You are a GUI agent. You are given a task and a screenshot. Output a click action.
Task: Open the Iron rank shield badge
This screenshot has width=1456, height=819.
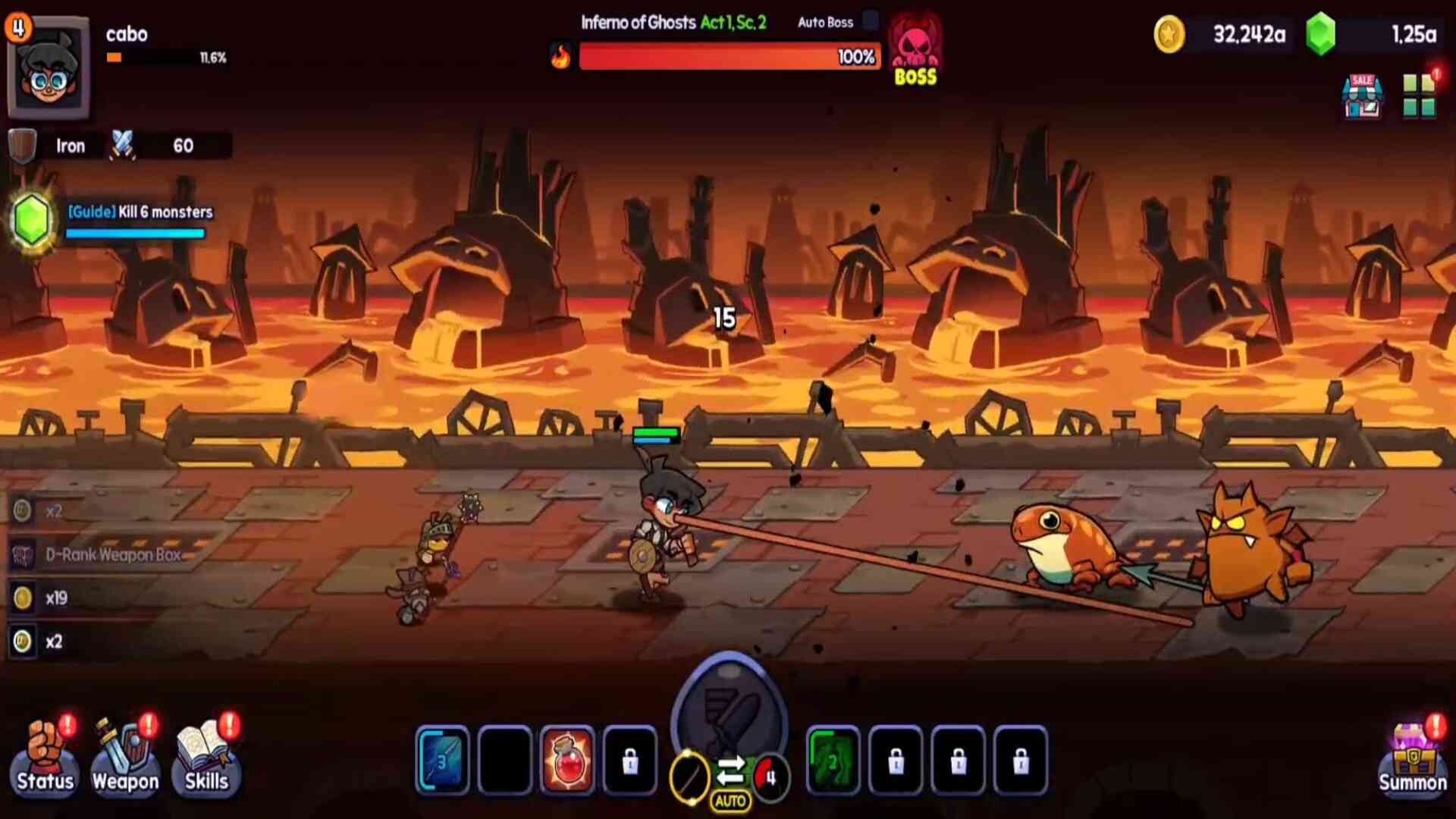point(23,146)
